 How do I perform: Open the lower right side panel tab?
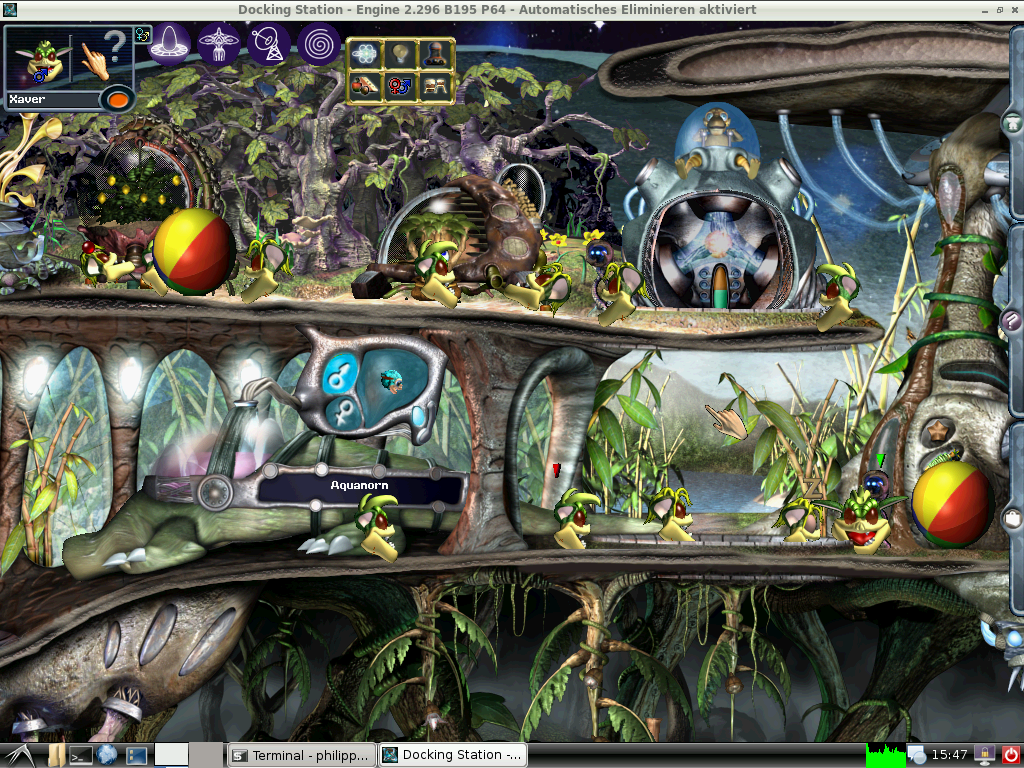click(1012, 518)
